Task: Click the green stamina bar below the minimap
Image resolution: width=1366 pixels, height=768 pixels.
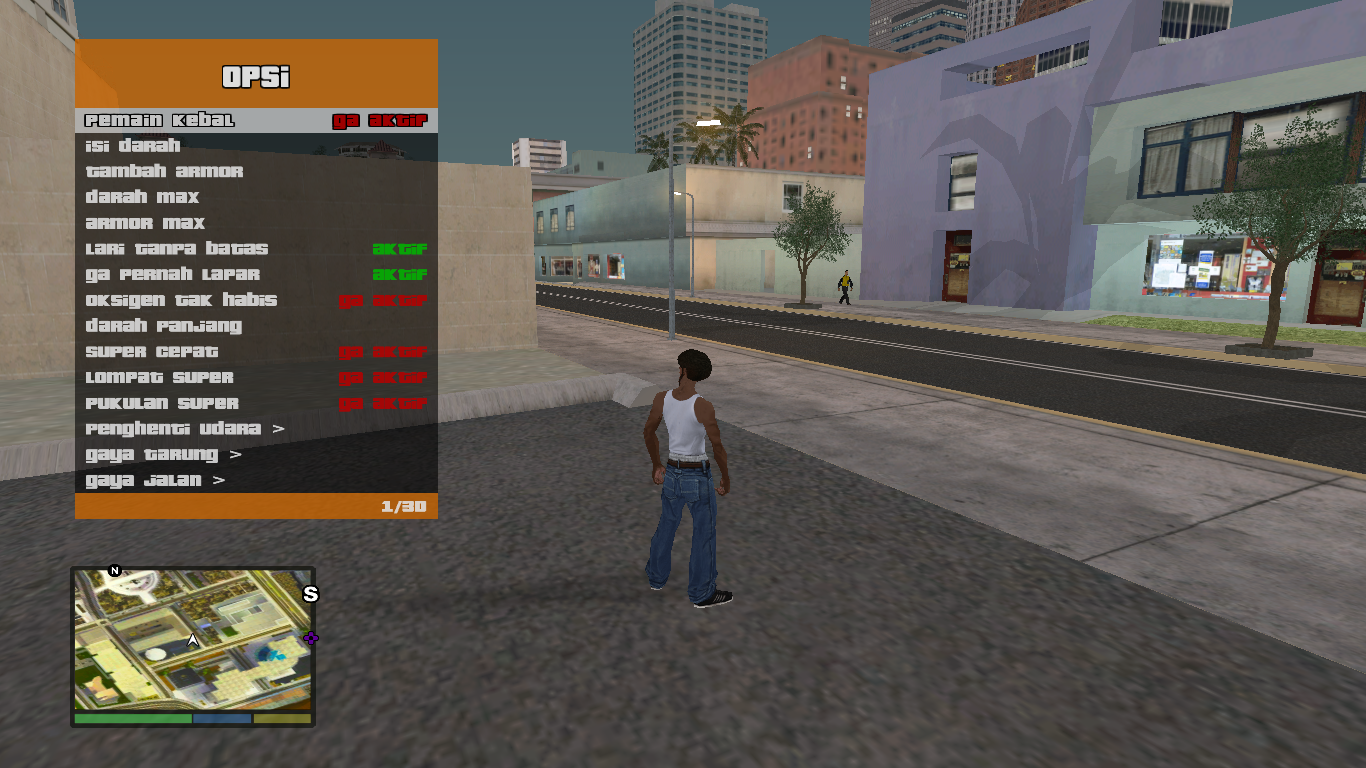Action: tap(131, 718)
